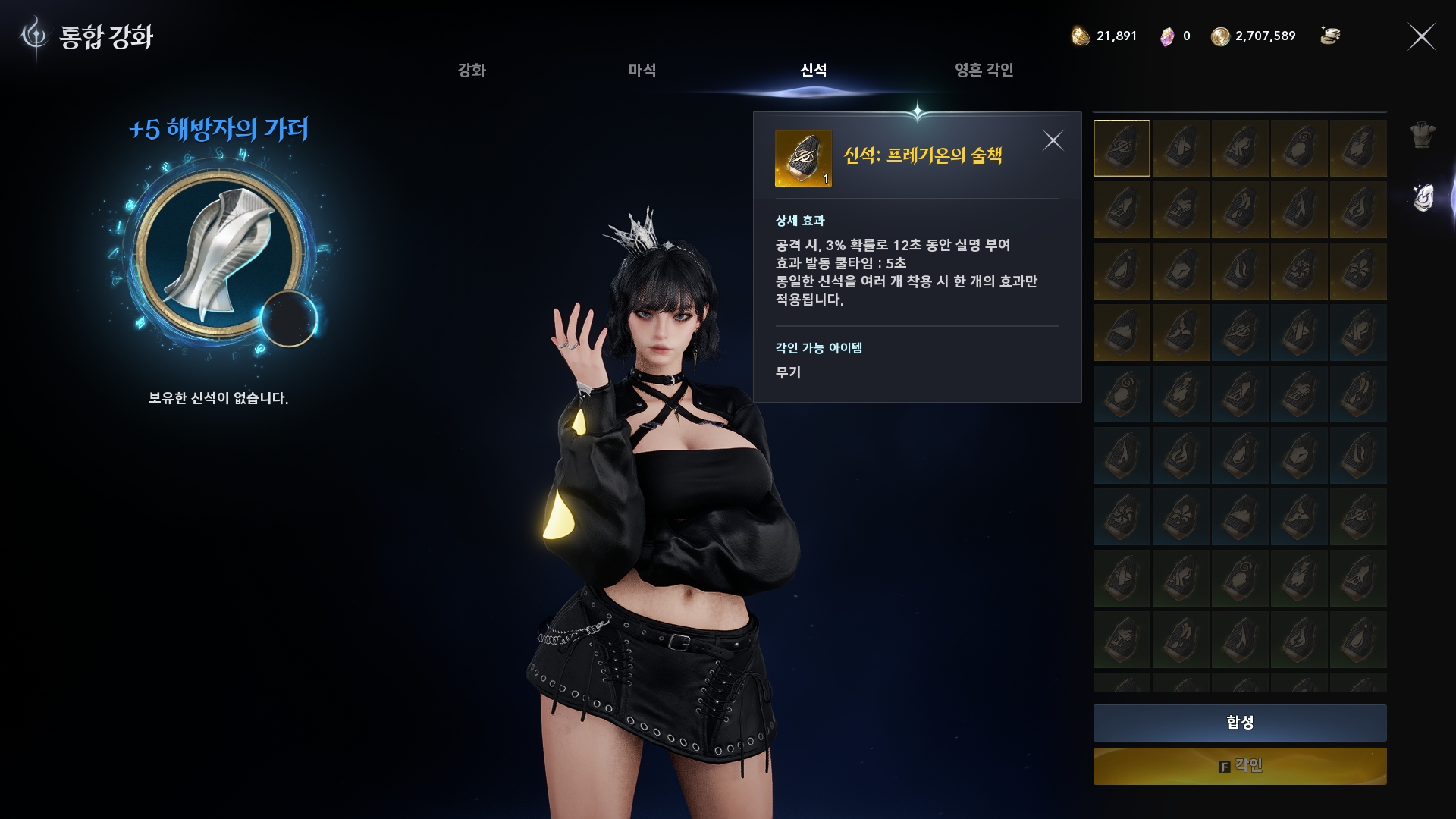
Task: Select the glowing divine stone icon on right edge
Action: coord(1423,196)
